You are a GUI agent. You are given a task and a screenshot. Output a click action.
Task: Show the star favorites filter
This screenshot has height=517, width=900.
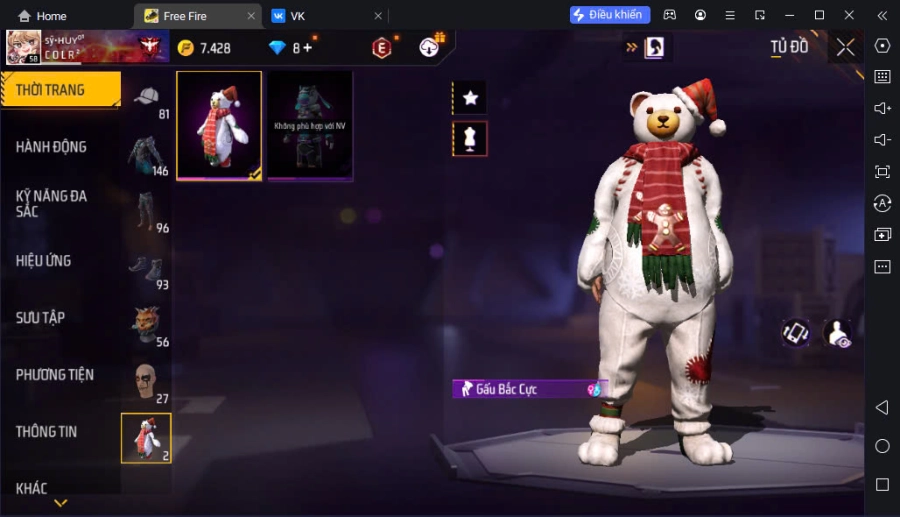click(x=470, y=98)
